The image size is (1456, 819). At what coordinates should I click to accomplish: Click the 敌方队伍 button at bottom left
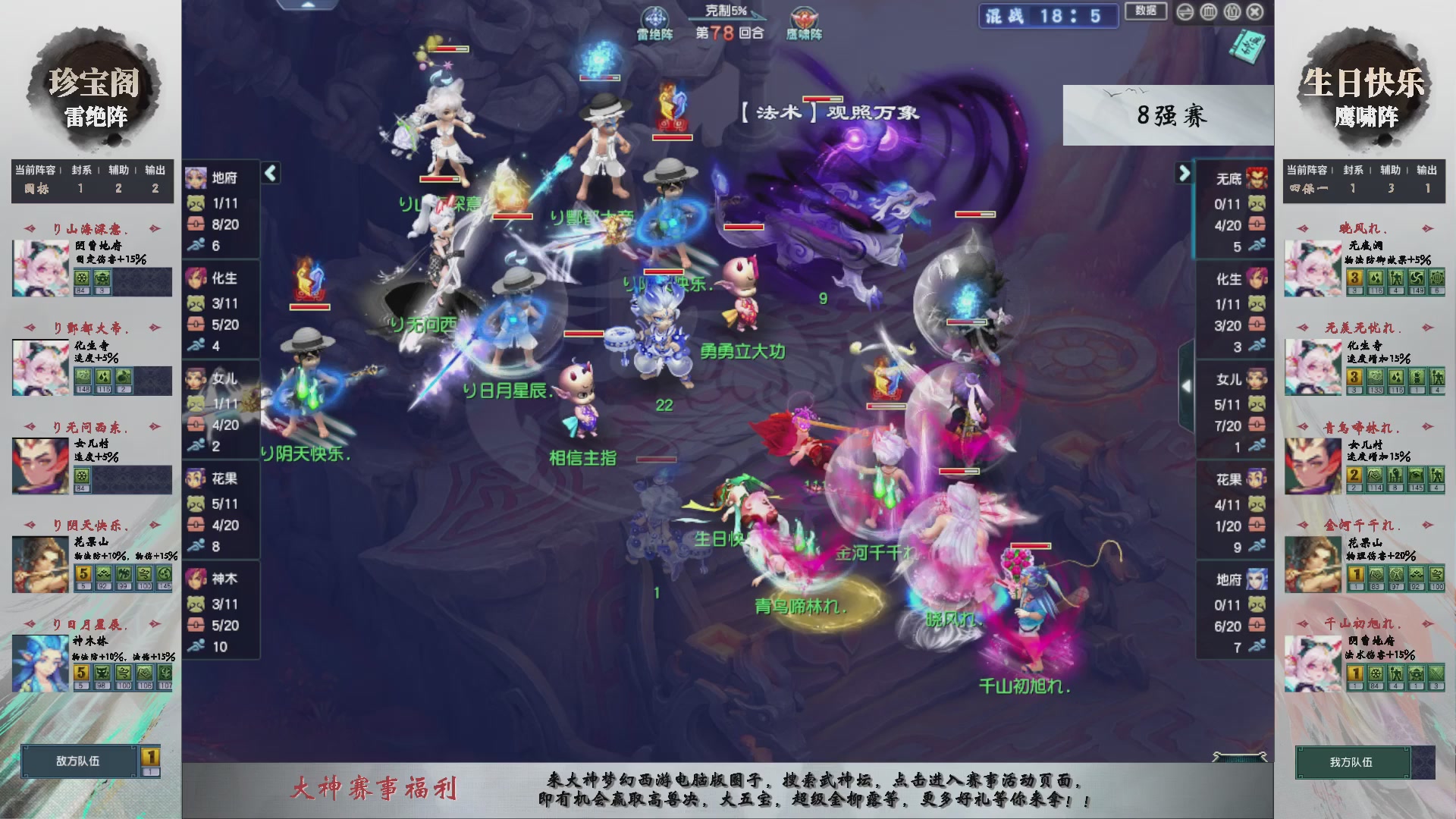pyautogui.click(x=78, y=762)
